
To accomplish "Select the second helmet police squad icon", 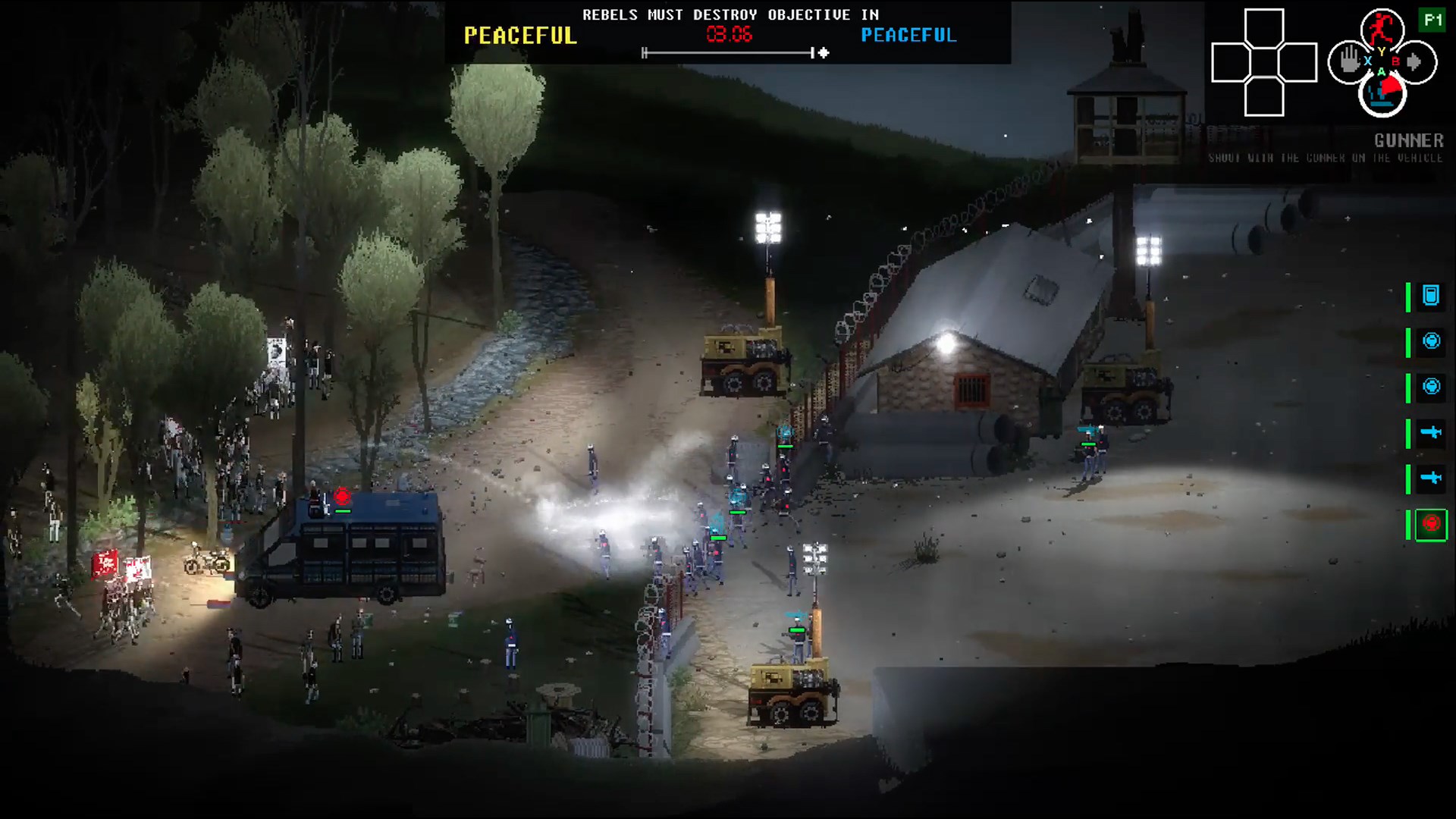I will point(1430,384).
